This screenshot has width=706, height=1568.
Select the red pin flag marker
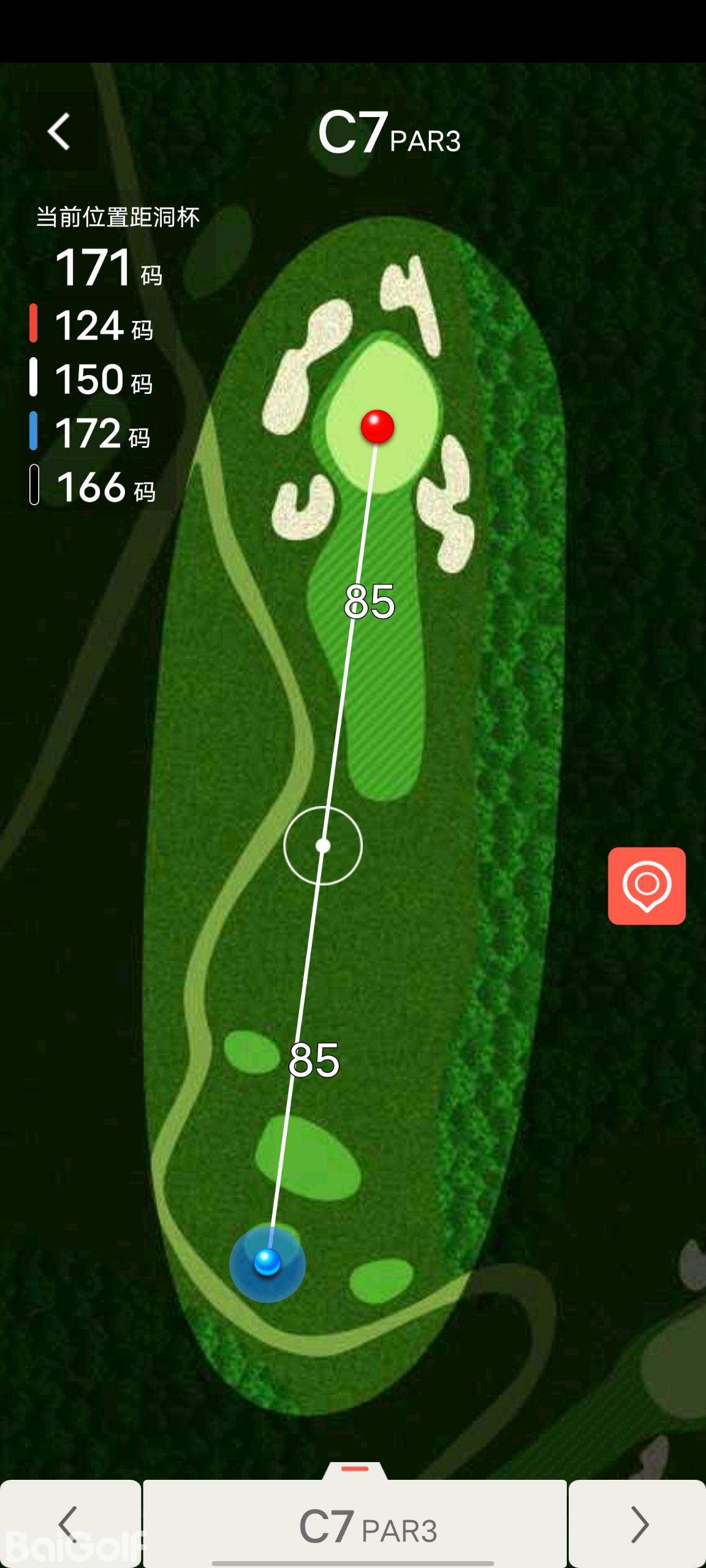tap(378, 426)
